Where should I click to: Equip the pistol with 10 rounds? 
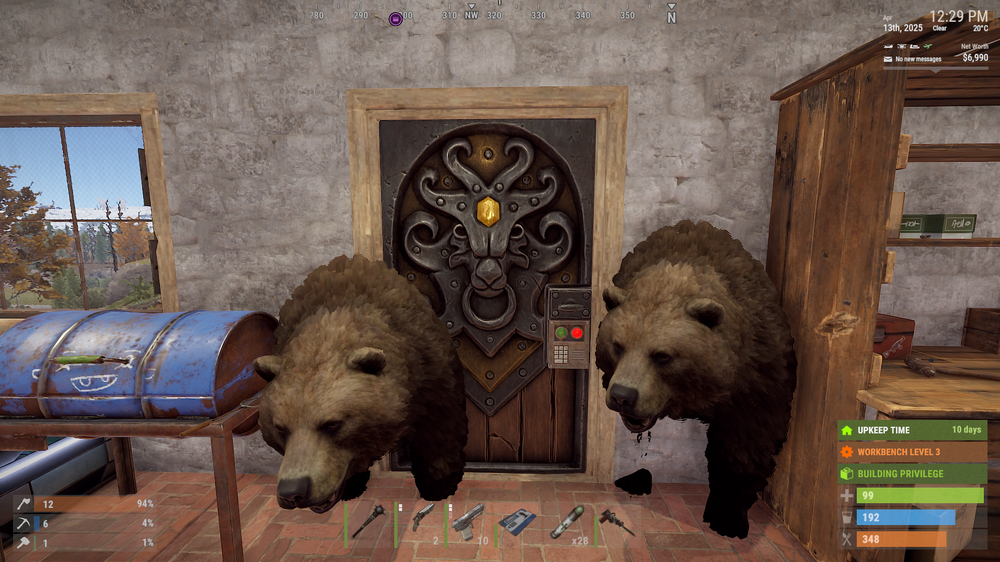point(468,520)
